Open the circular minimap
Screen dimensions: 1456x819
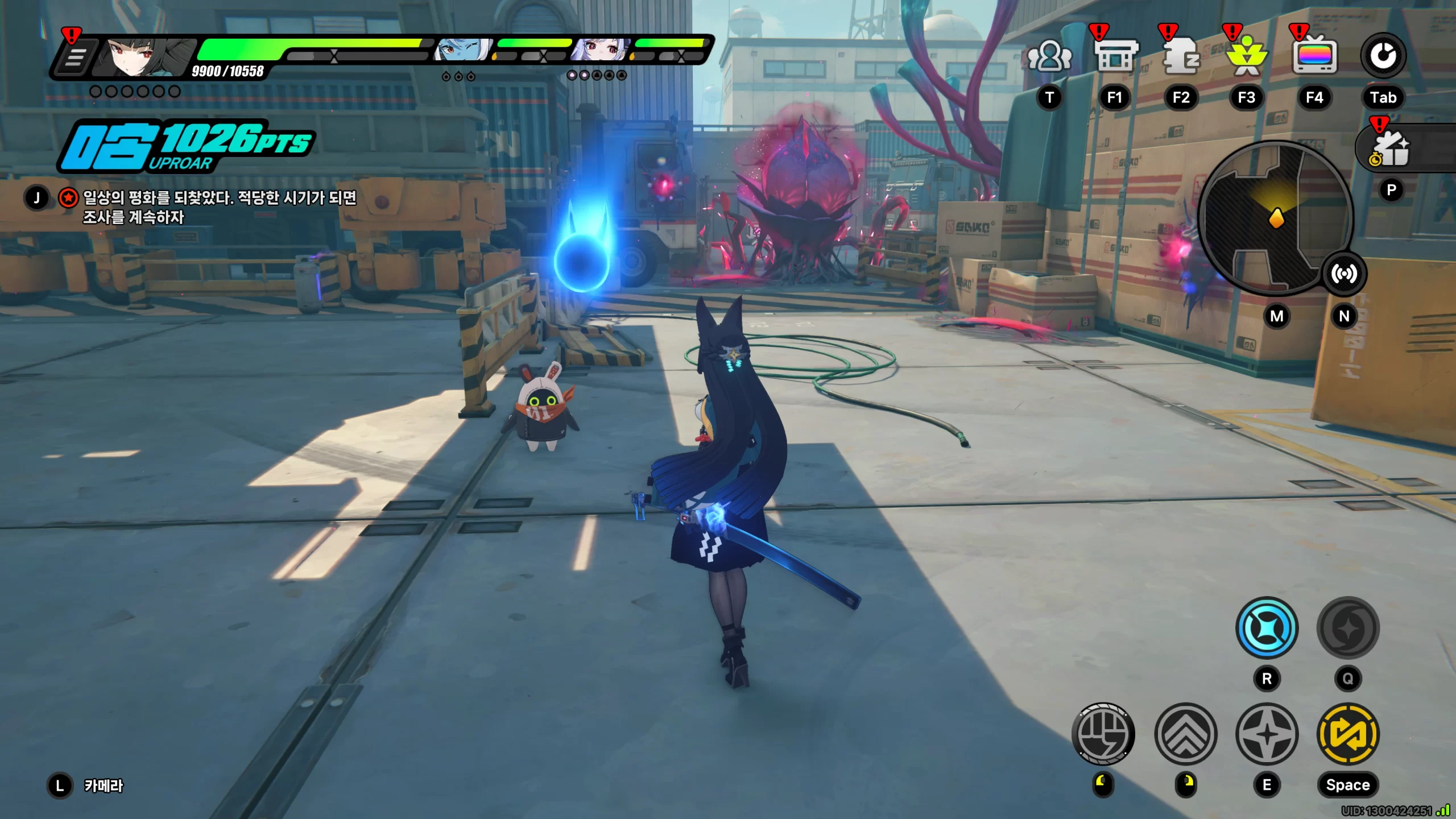1275,218
